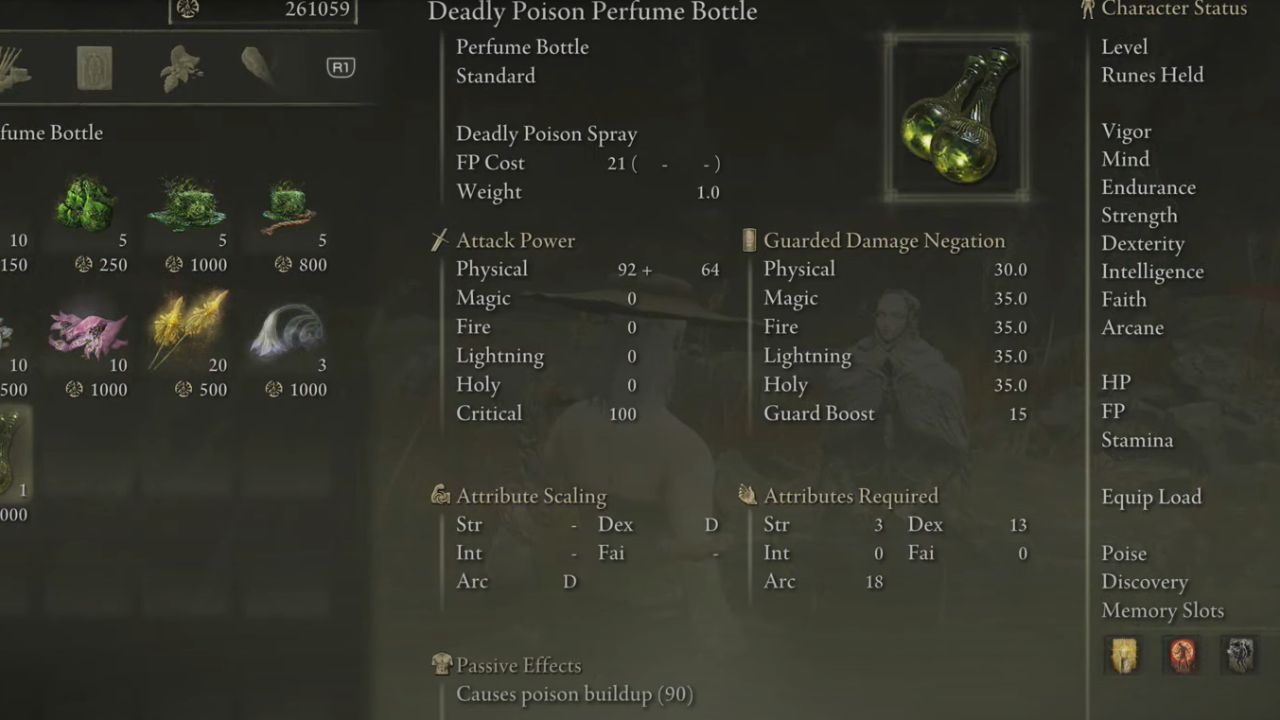Choose the golden feathery item priced 500
Viewport: 1280px width, 720px height.
pyautogui.click(x=187, y=329)
